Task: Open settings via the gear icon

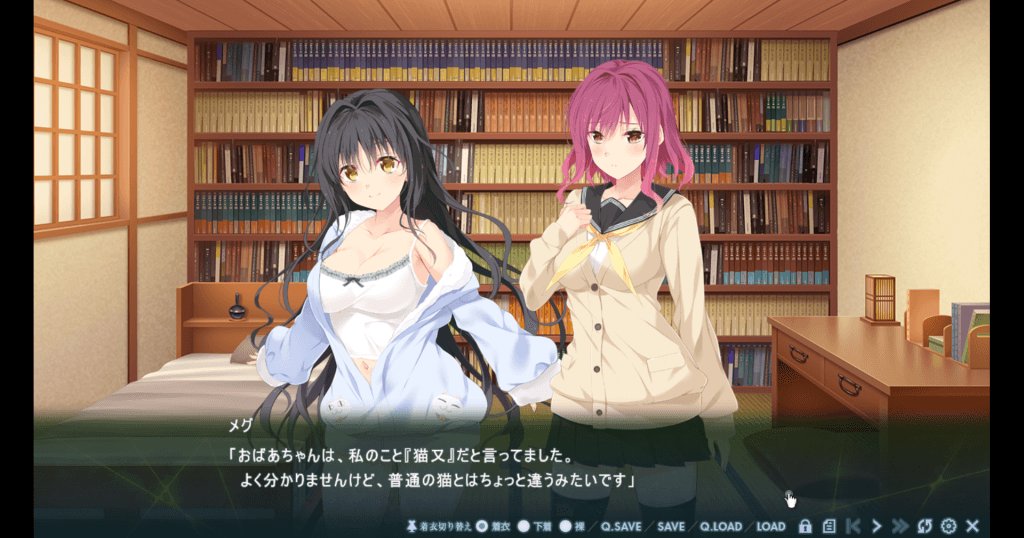Action: point(949,526)
